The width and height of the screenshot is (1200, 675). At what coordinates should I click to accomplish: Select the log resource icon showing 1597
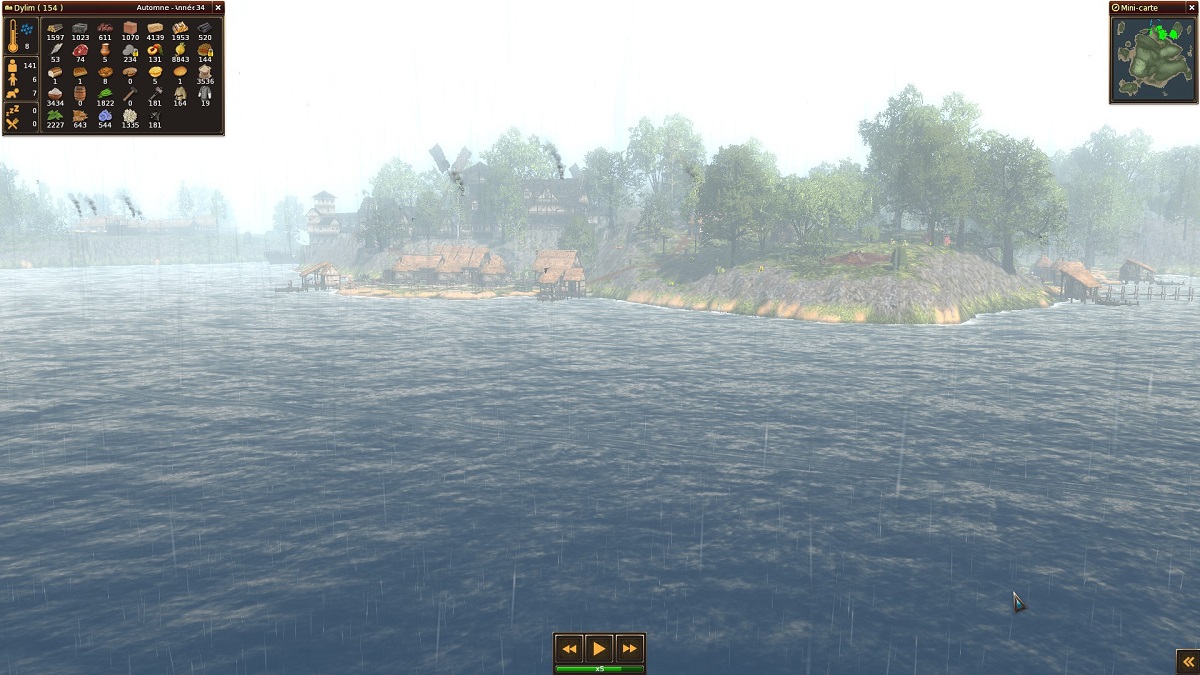point(55,28)
